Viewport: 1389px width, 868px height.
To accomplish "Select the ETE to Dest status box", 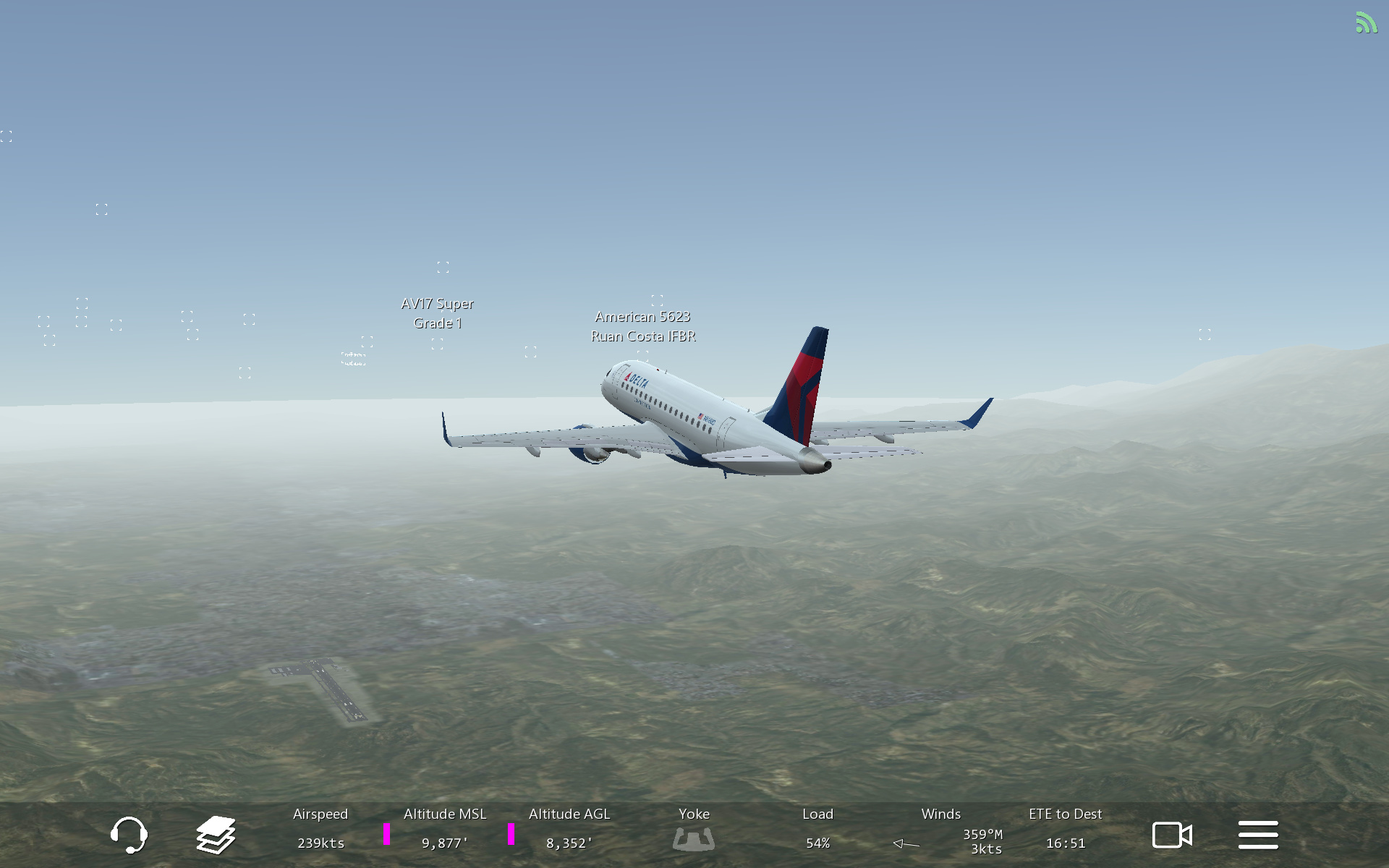I will 1065,829.
